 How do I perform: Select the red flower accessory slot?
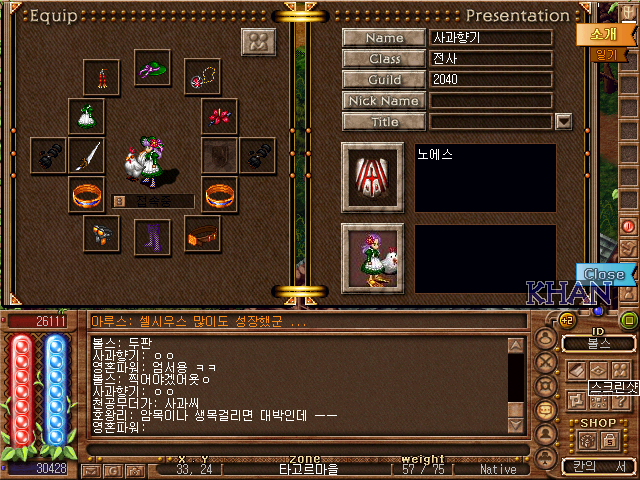pos(219,115)
